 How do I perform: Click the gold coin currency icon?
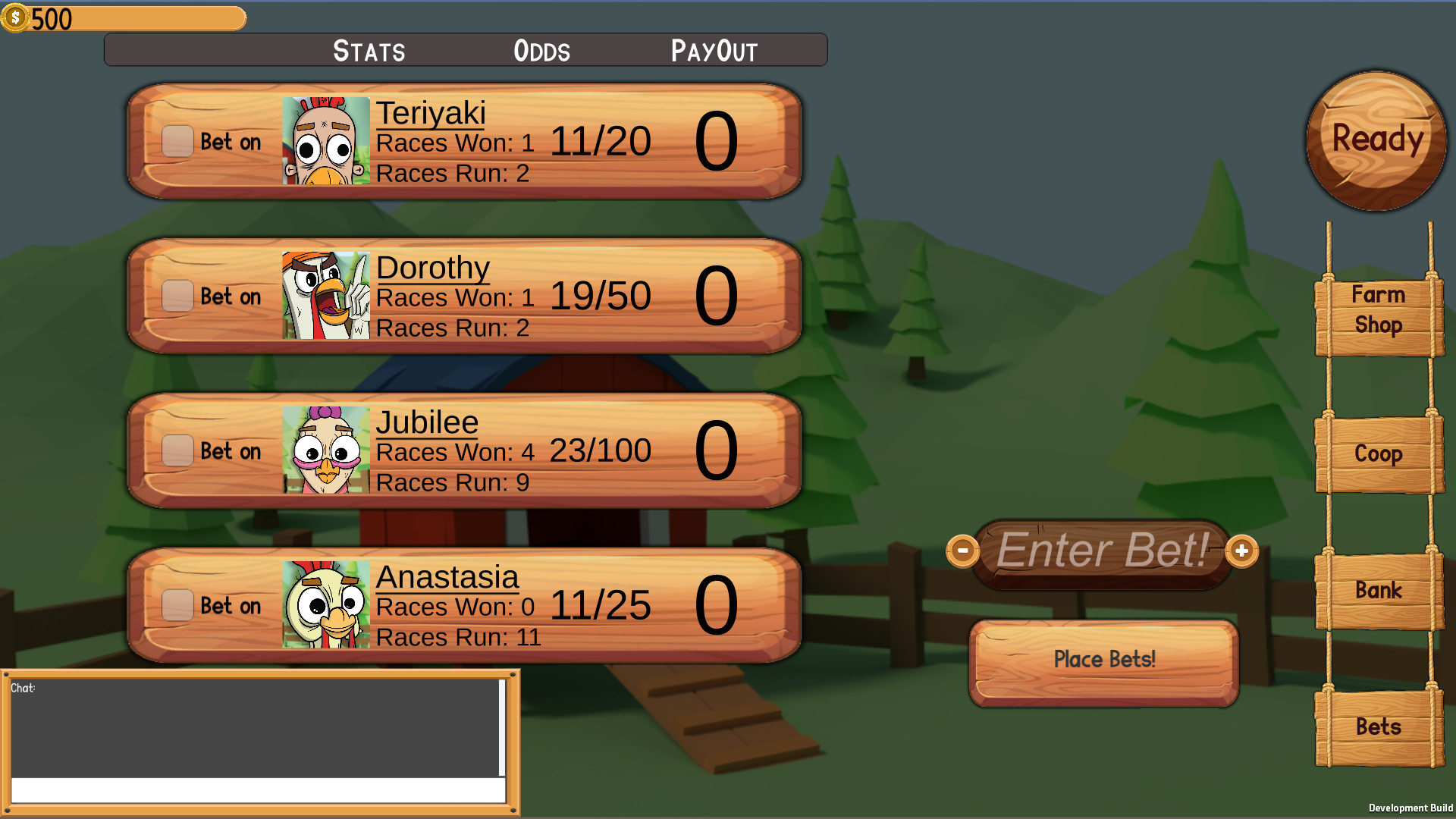click(17, 17)
